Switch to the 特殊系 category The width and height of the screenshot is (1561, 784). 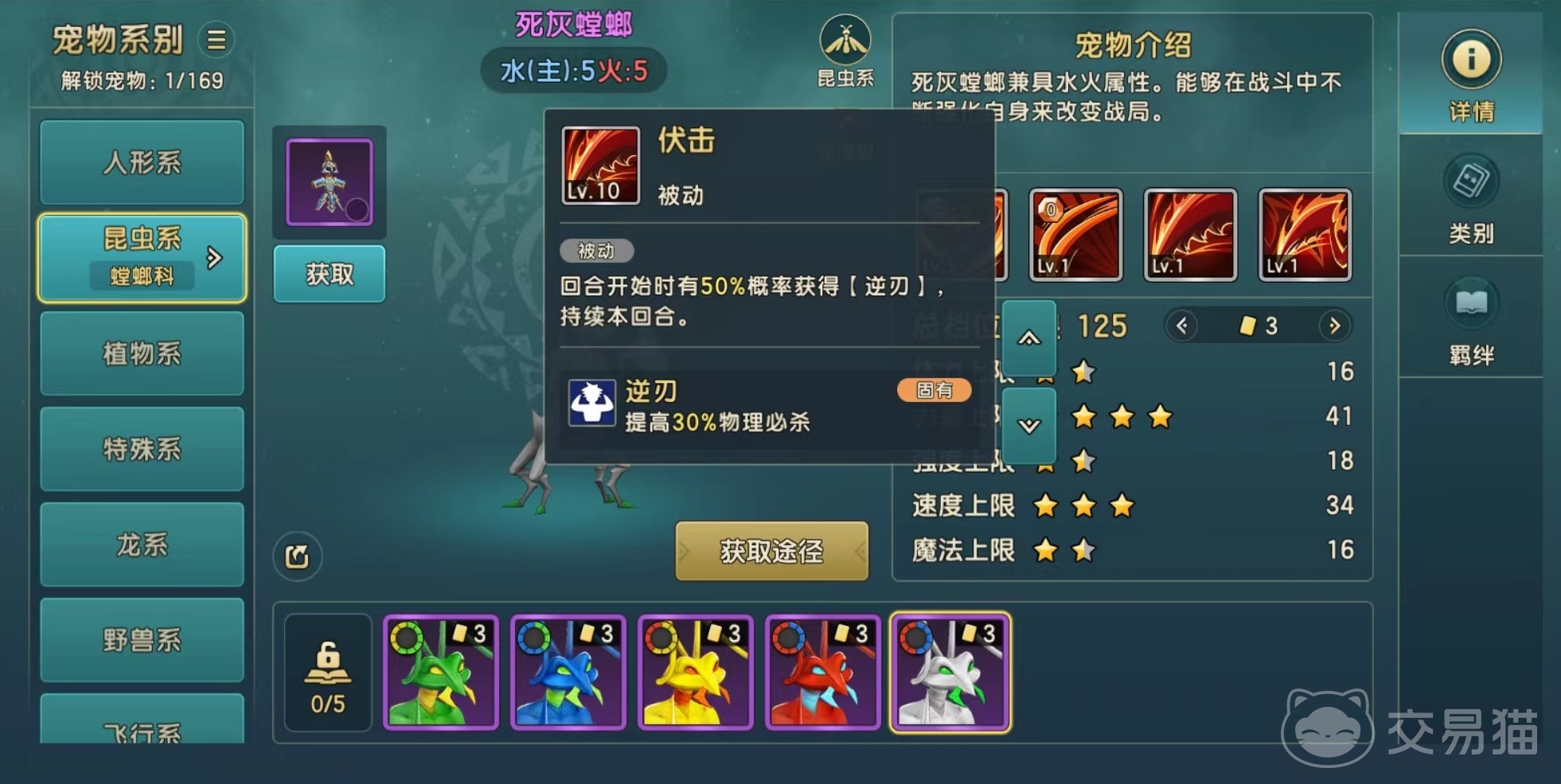click(x=142, y=449)
